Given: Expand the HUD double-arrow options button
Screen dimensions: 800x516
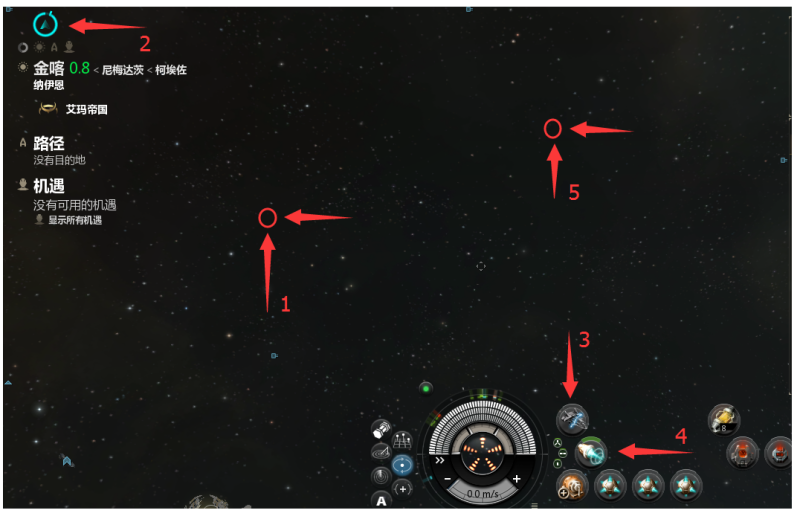Looking at the screenshot, I should coord(439,462).
